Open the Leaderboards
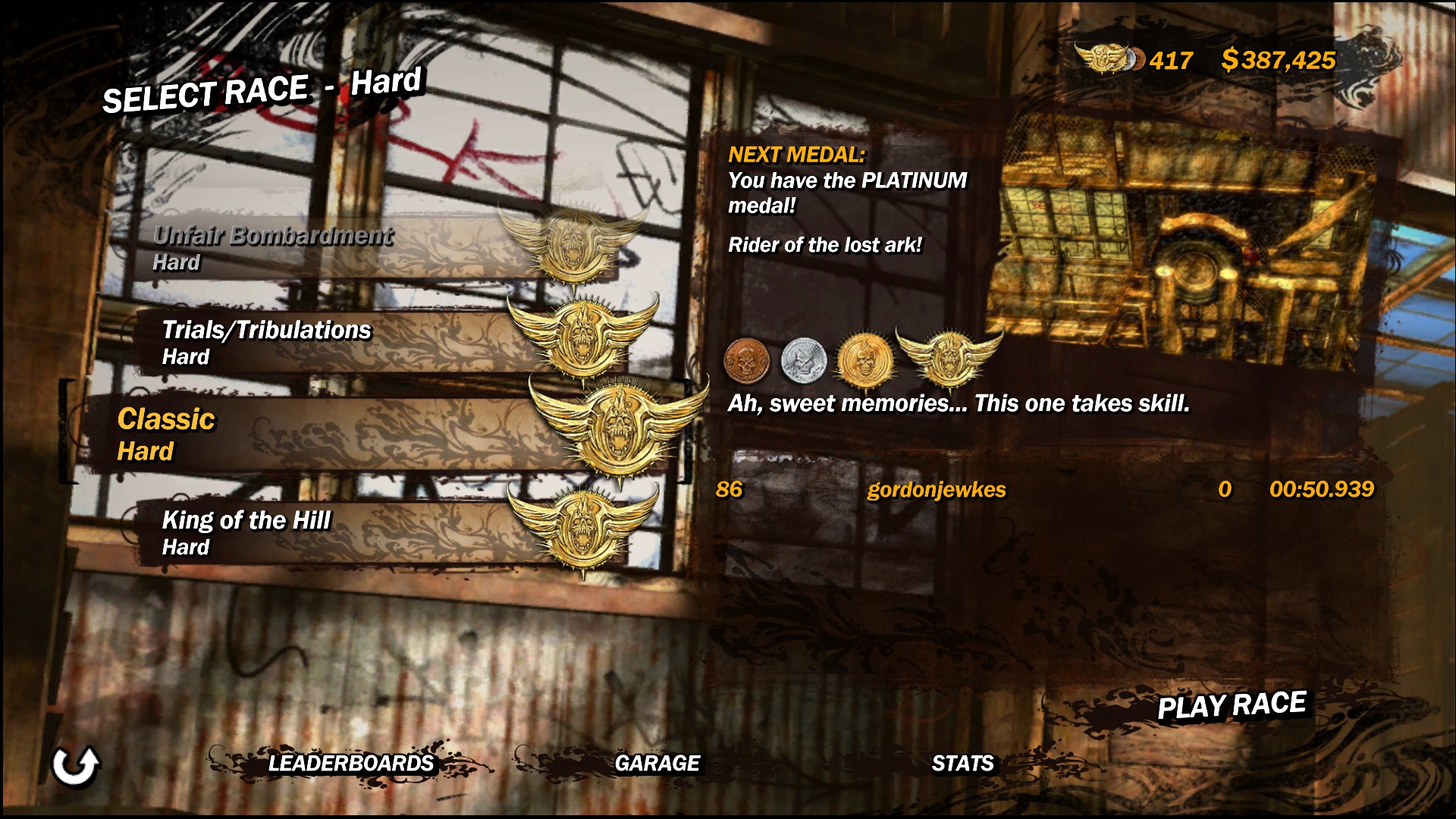The height and width of the screenshot is (819, 1456). point(350,763)
